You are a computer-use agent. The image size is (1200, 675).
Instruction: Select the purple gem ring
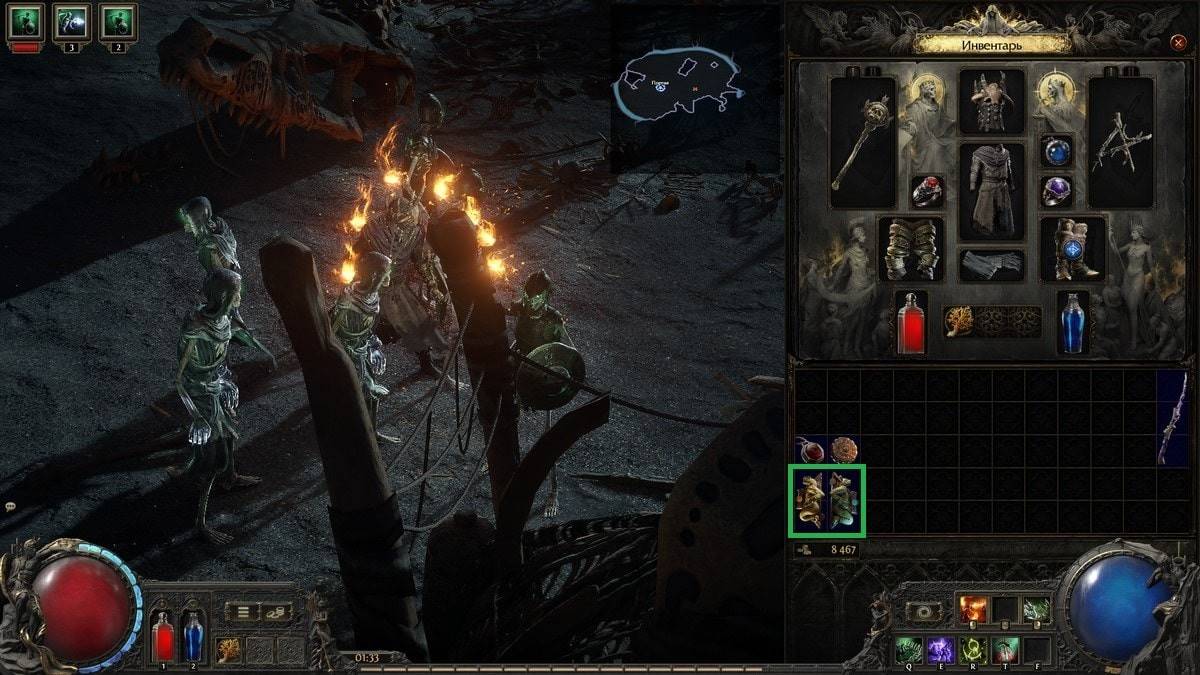[1057, 191]
